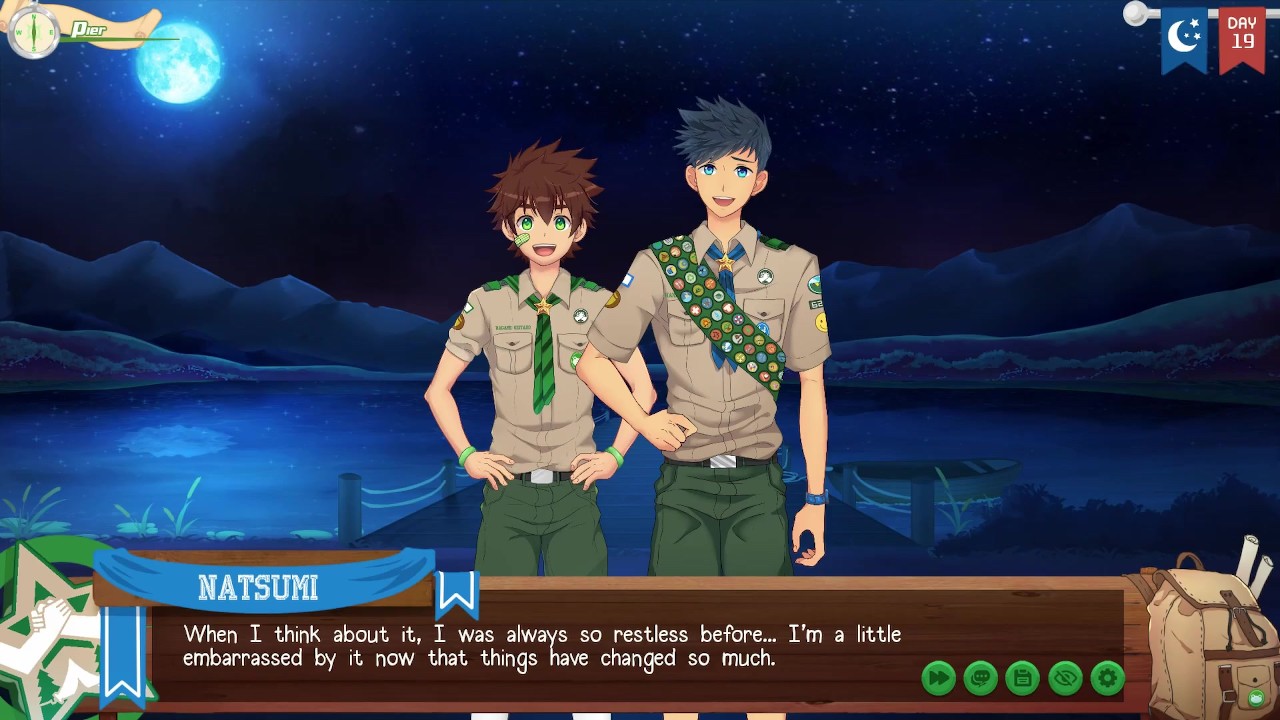Open settings with the gear icon
1280x720 pixels.
pos(1107,678)
